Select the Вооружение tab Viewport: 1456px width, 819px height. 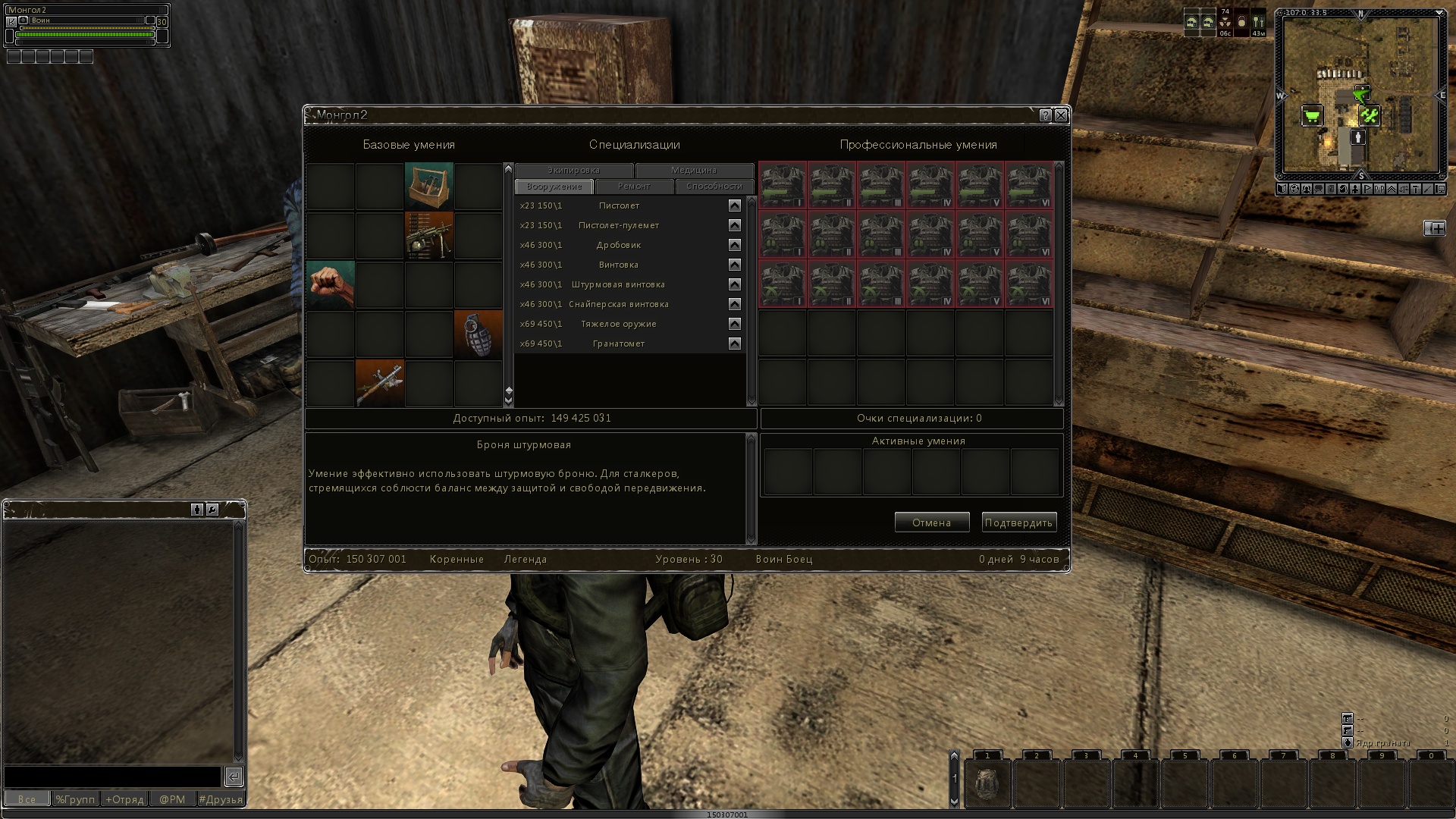point(554,187)
